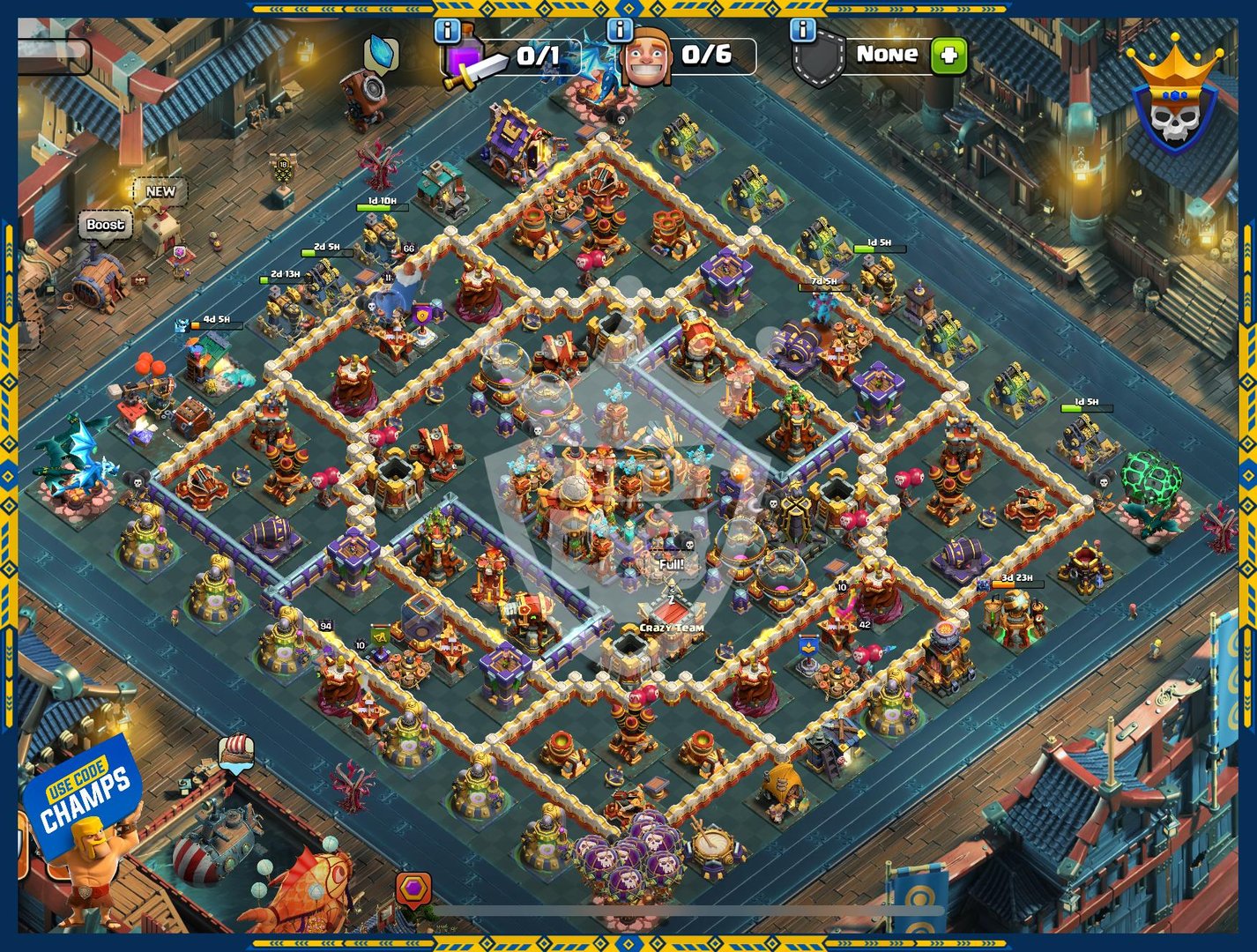The image size is (1257, 952).
Task: Tap the Boost speech bubble
Action: coord(105,225)
